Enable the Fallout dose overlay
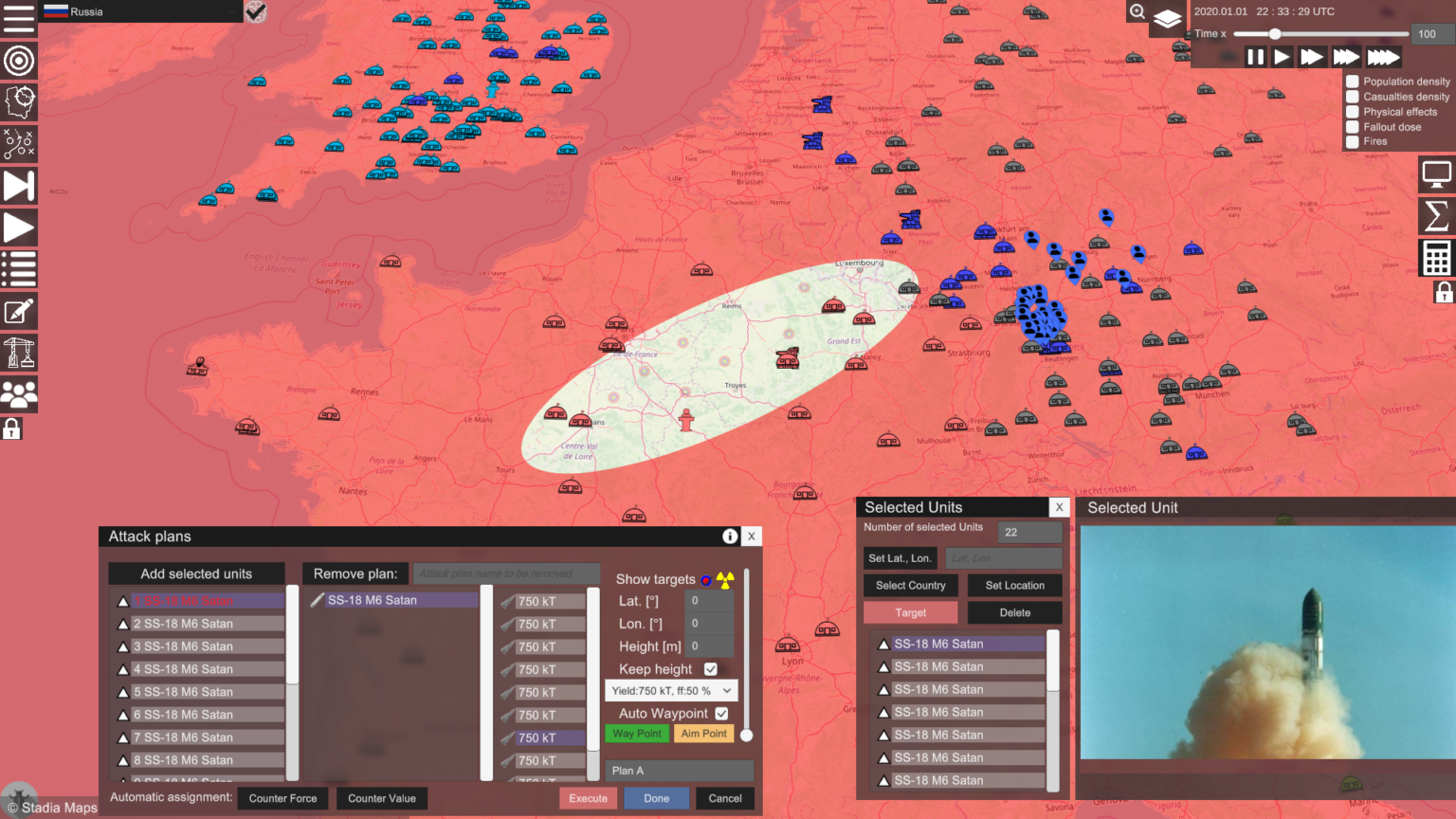The width and height of the screenshot is (1456, 819). pos(1353,126)
